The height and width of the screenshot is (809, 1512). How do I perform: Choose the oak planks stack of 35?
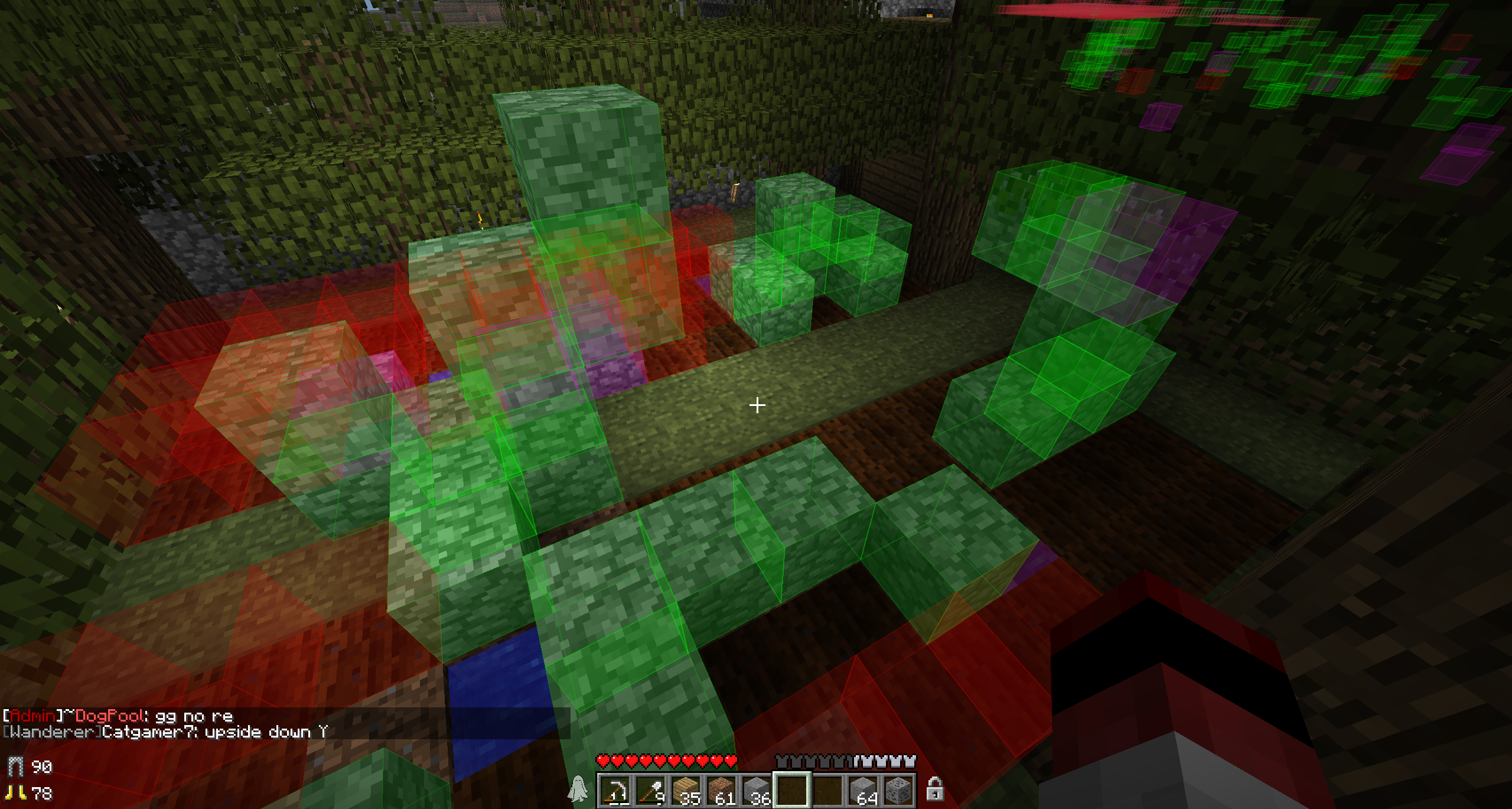[686, 790]
